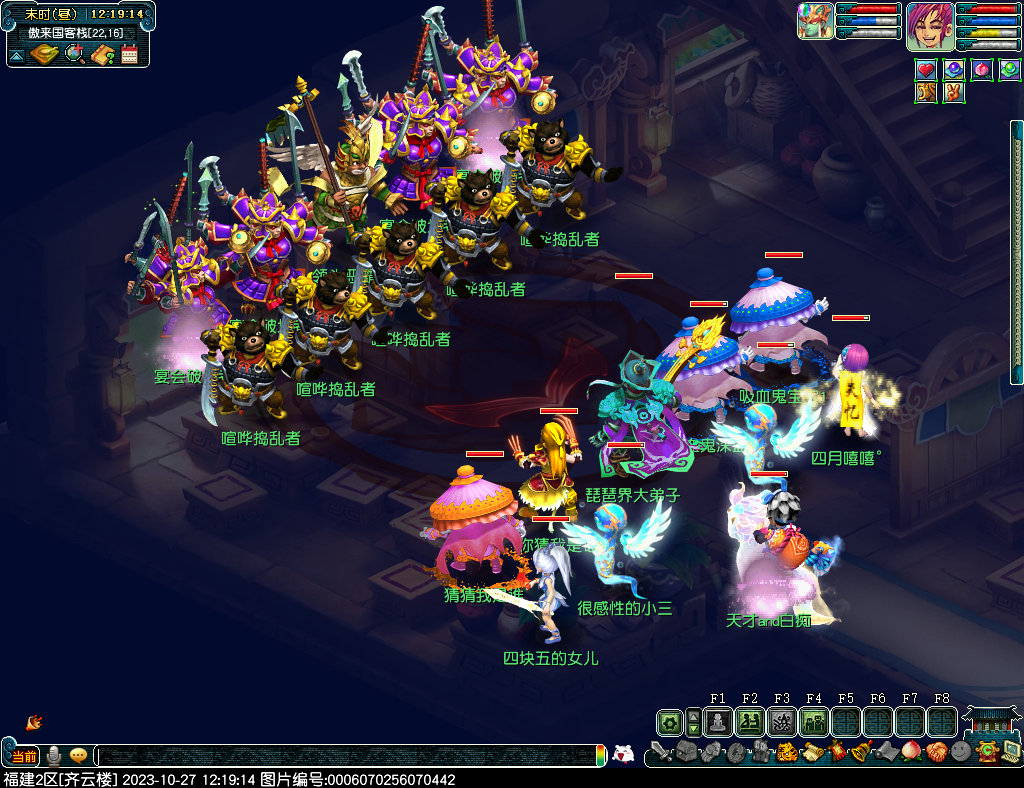This screenshot has width=1024, height=788.
Task: Open the sword attack icon in toolbar
Action: pos(660,752)
